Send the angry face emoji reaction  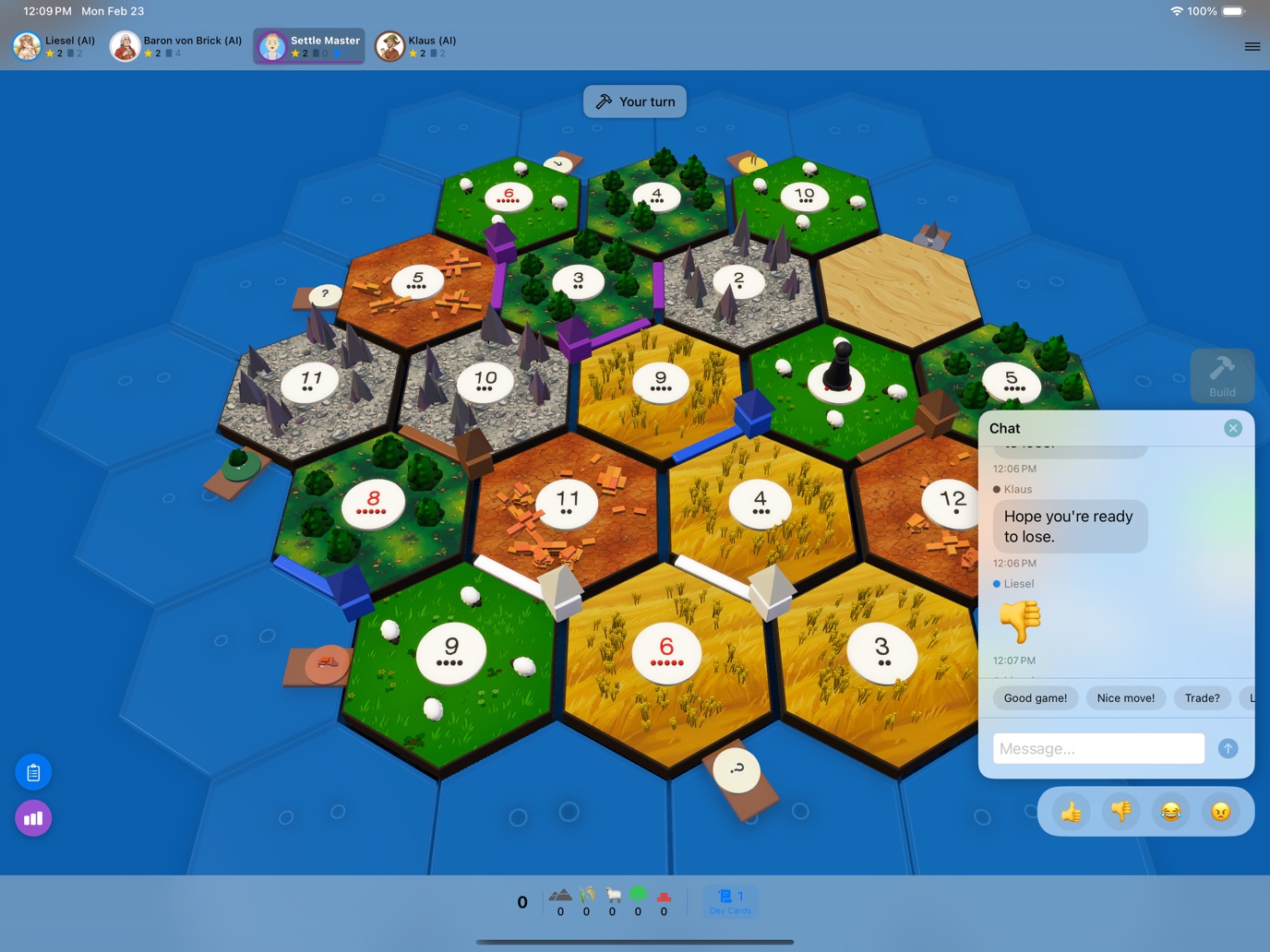pyautogui.click(x=1219, y=811)
